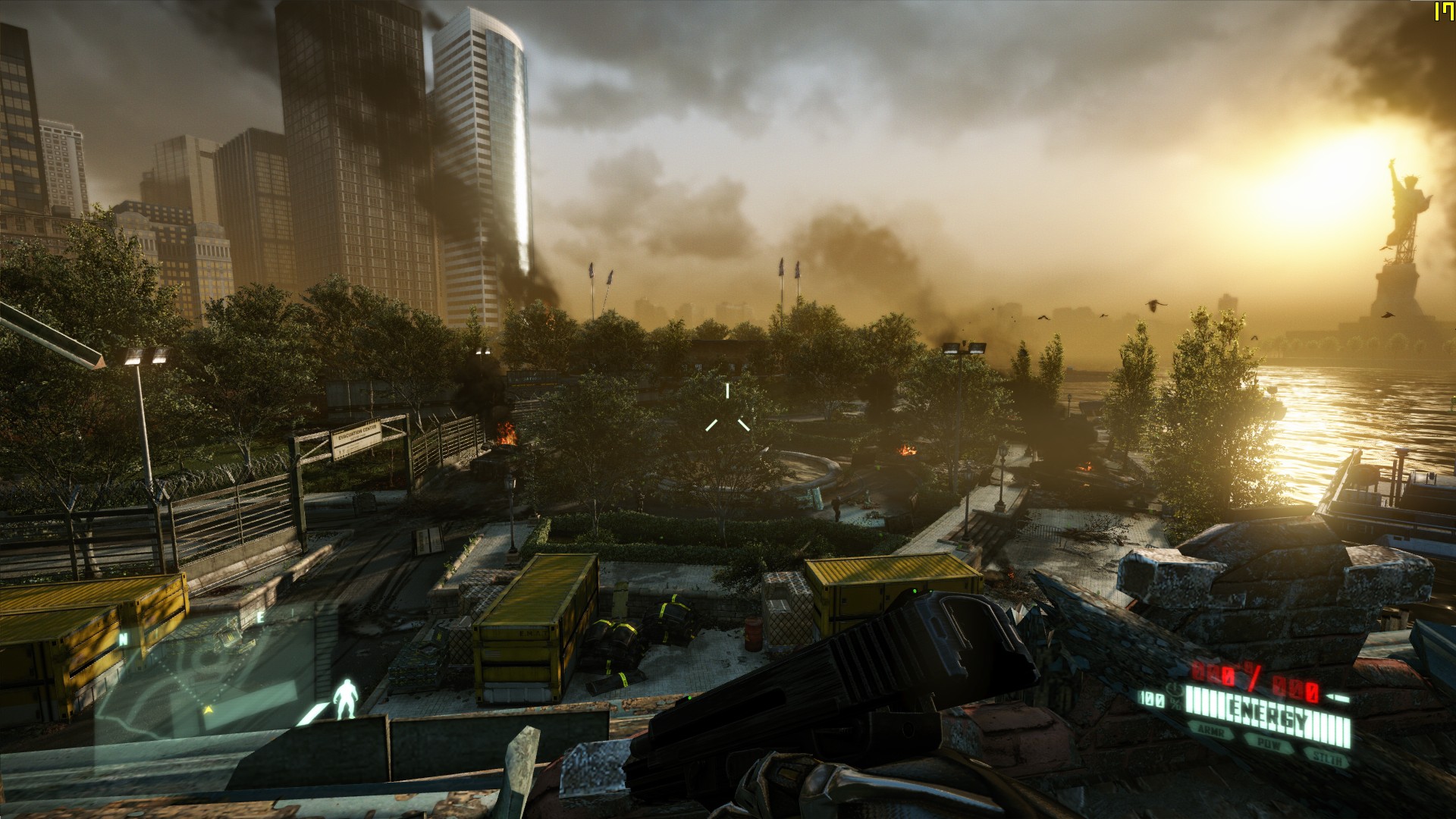Switch to the POW suit mode

click(x=1269, y=743)
